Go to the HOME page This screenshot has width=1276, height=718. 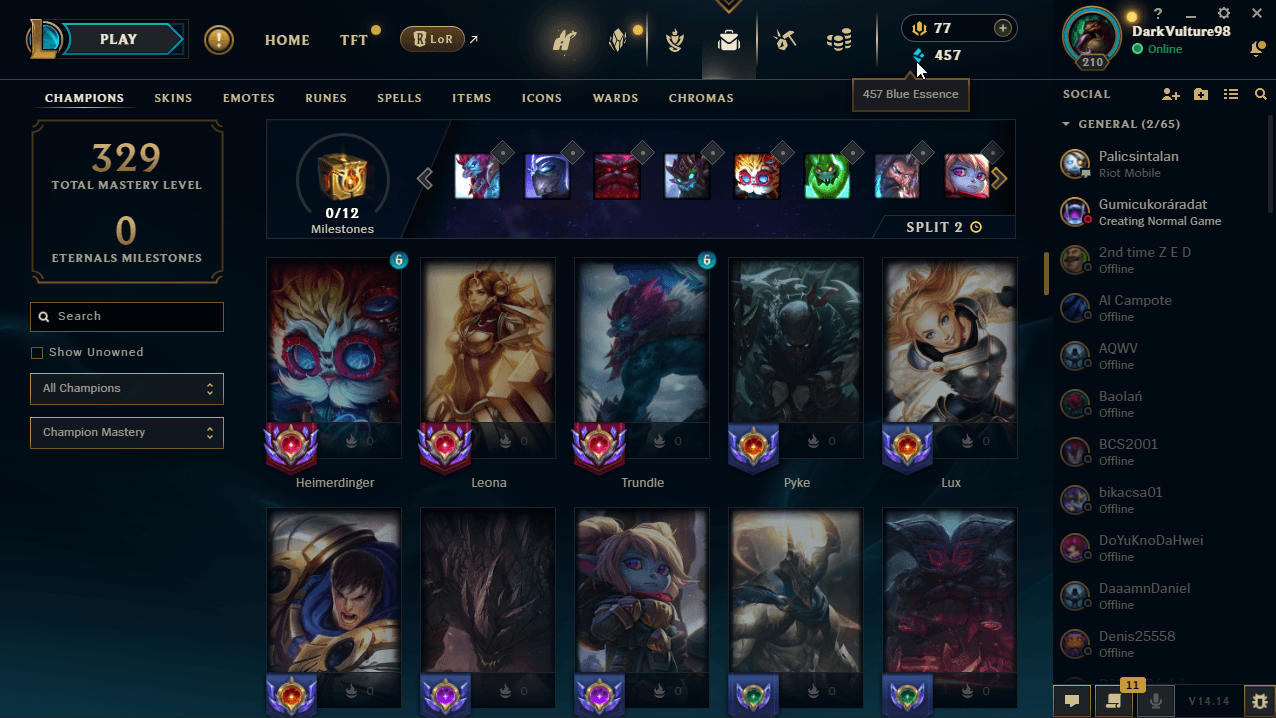(287, 40)
